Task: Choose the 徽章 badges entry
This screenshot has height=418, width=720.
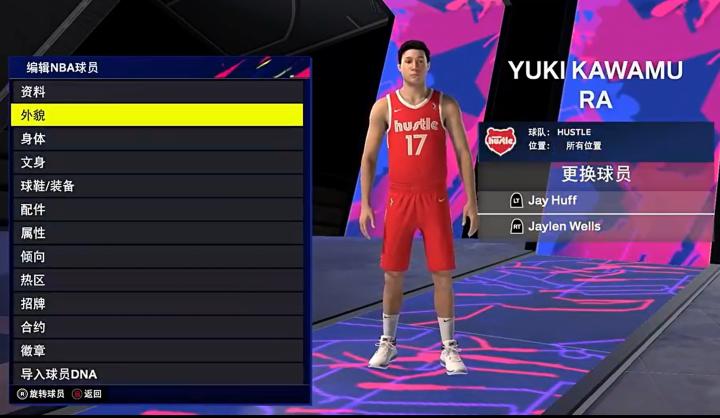Action: [157, 350]
